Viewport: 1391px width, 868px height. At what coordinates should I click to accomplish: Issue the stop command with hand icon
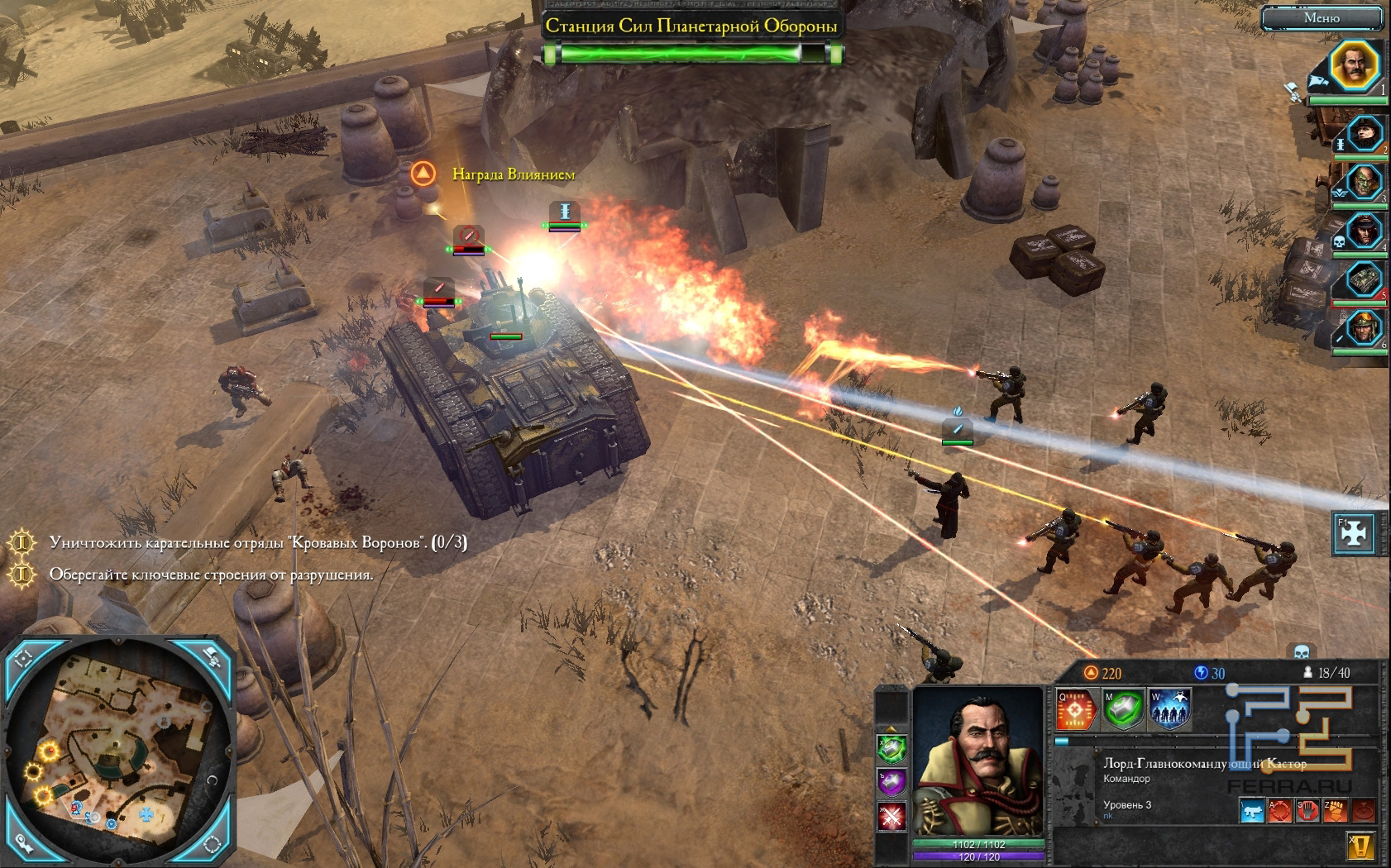point(1307,811)
